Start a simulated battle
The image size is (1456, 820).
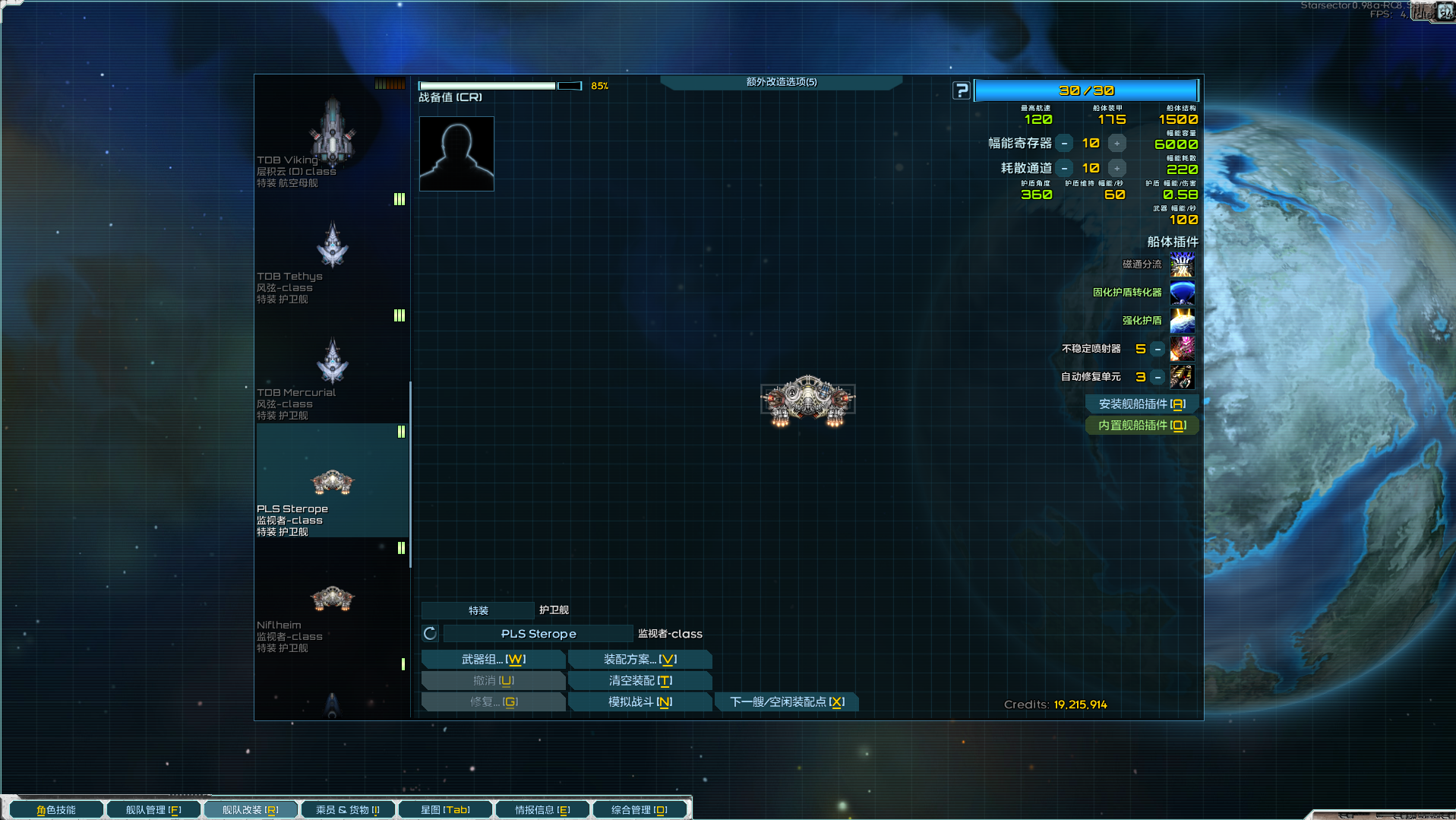640,702
